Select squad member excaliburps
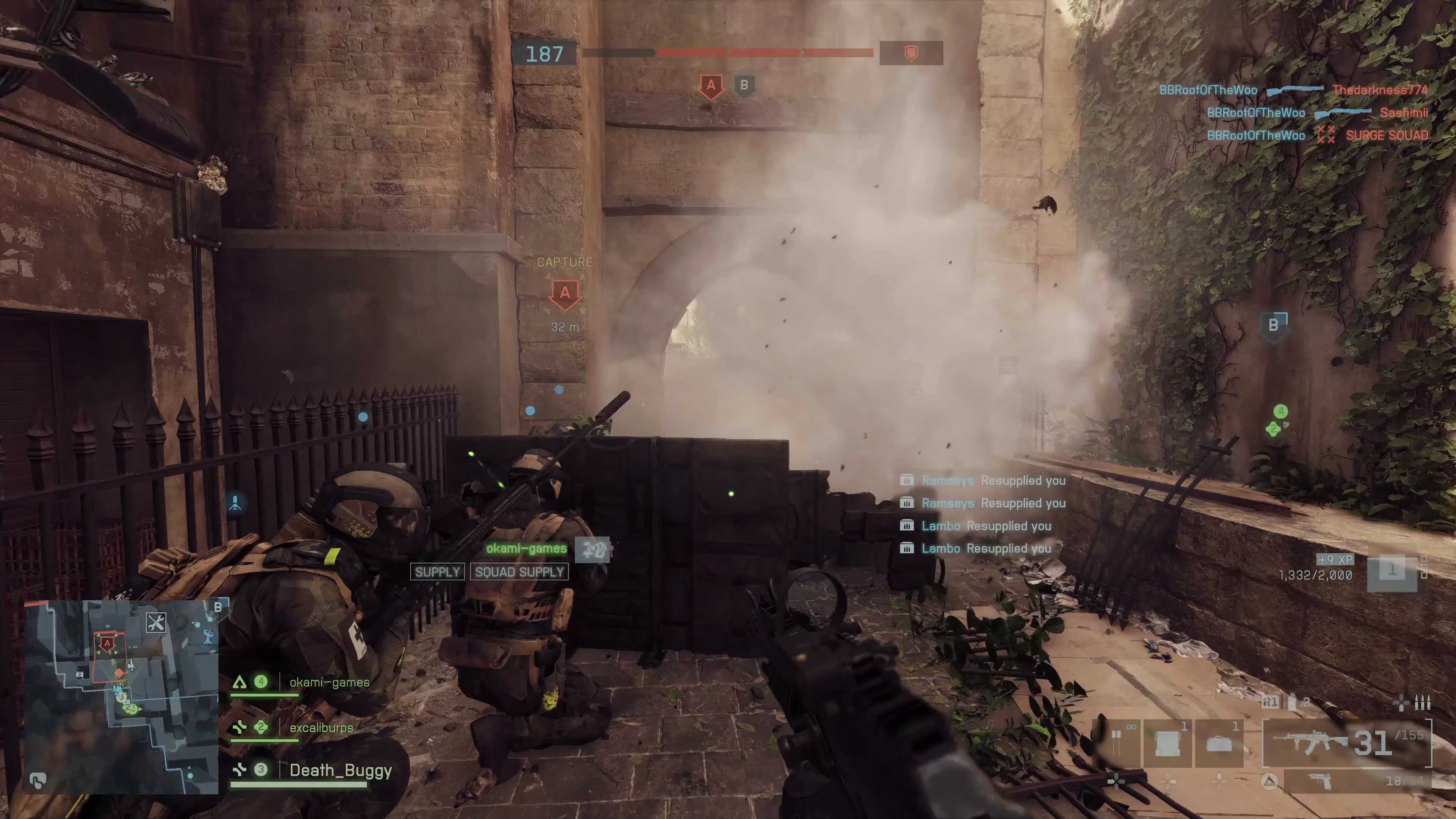Image resolution: width=1456 pixels, height=819 pixels. click(x=321, y=728)
